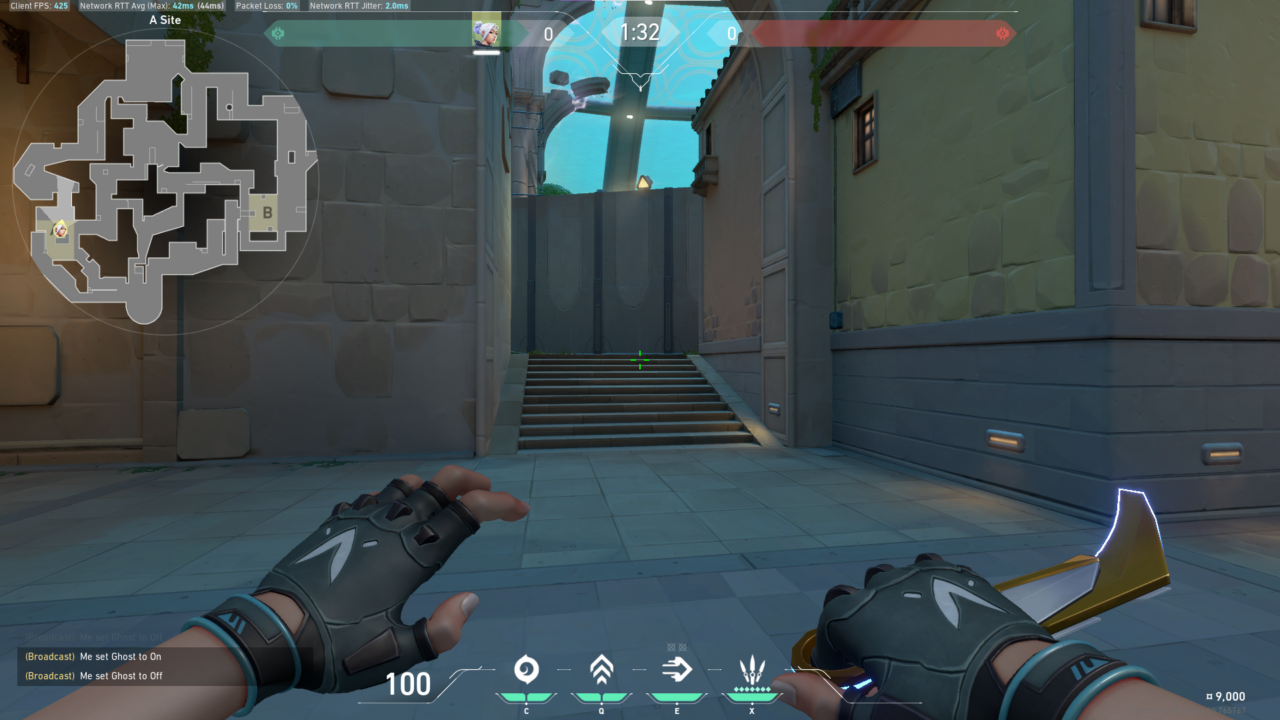
Task: Click the ally team emblem beside the left score
Action: coord(277,33)
